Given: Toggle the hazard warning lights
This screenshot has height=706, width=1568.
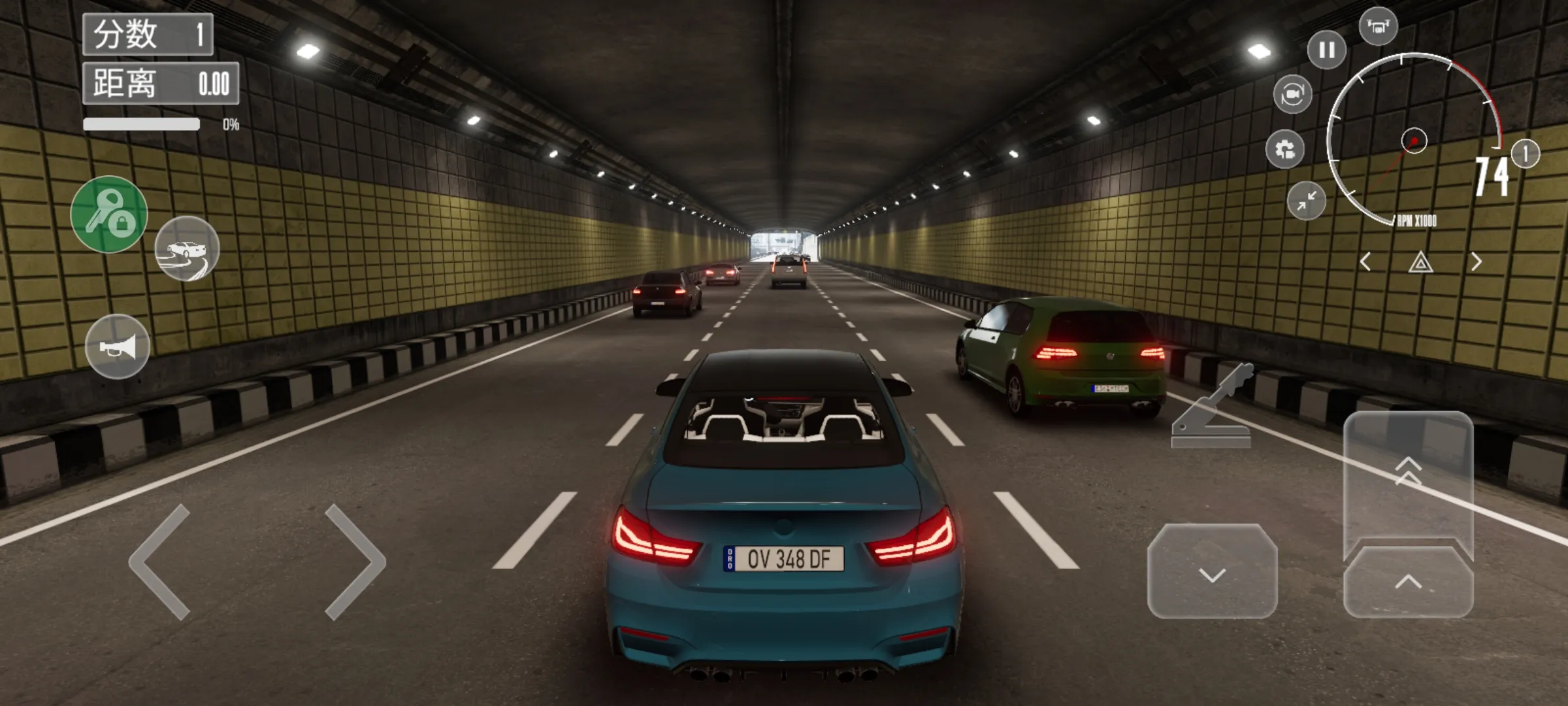Looking at the screenshot, I should click(x=1420, y=263).
